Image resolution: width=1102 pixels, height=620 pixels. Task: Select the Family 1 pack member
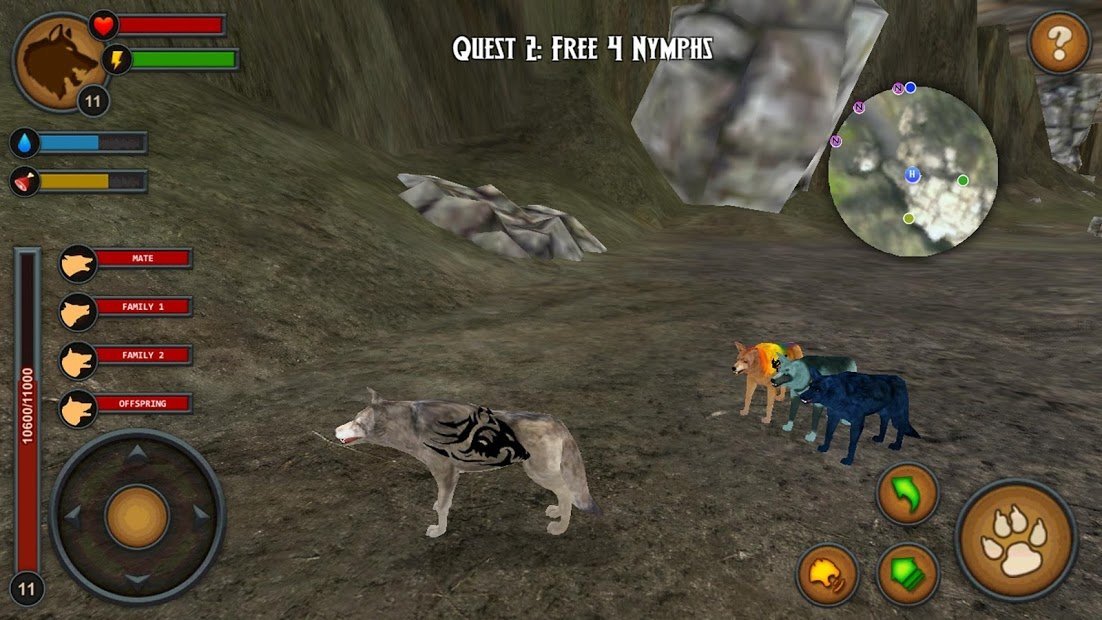click(x=125, y=308)
